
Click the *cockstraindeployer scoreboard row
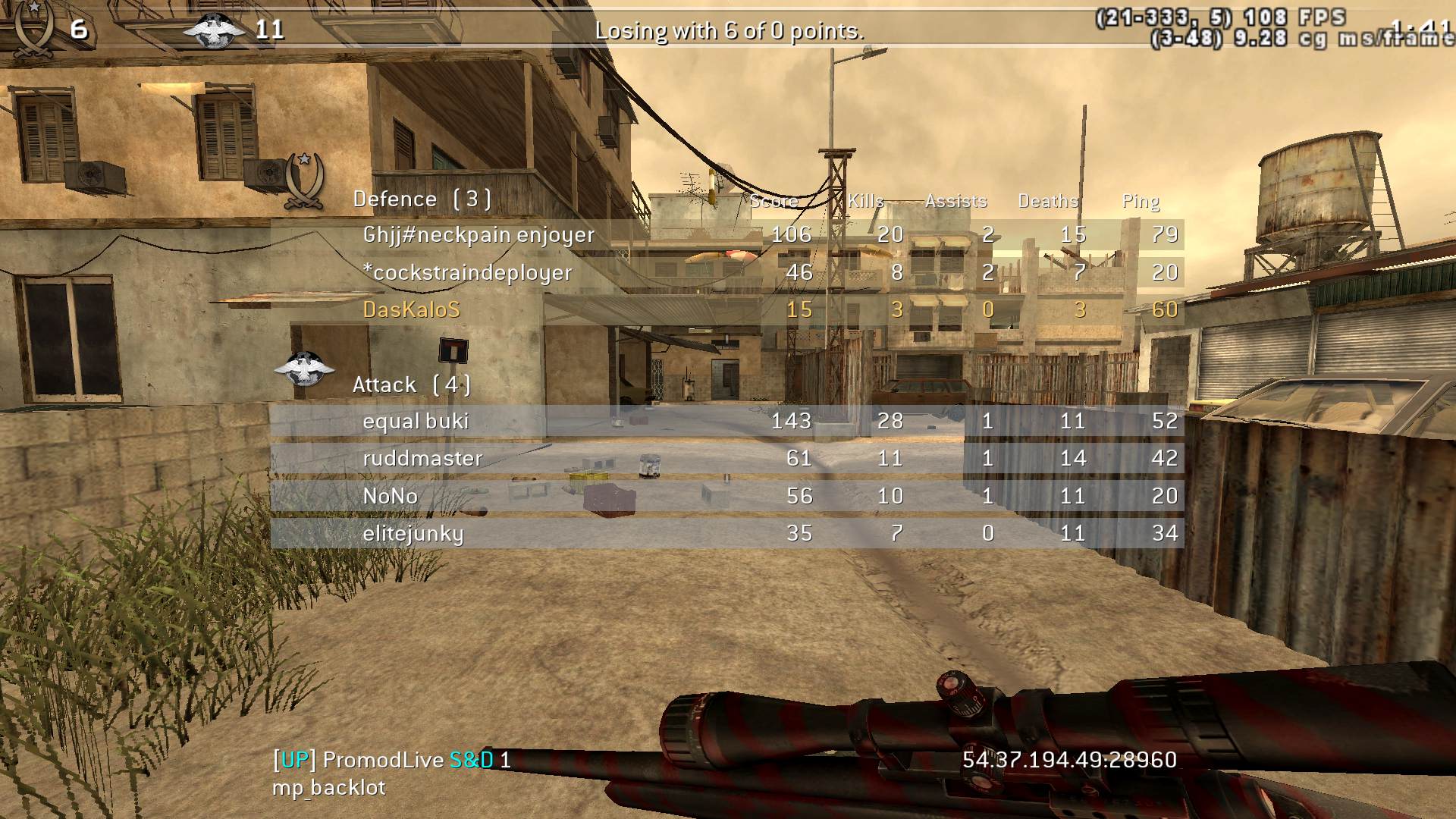coord(467,273)
